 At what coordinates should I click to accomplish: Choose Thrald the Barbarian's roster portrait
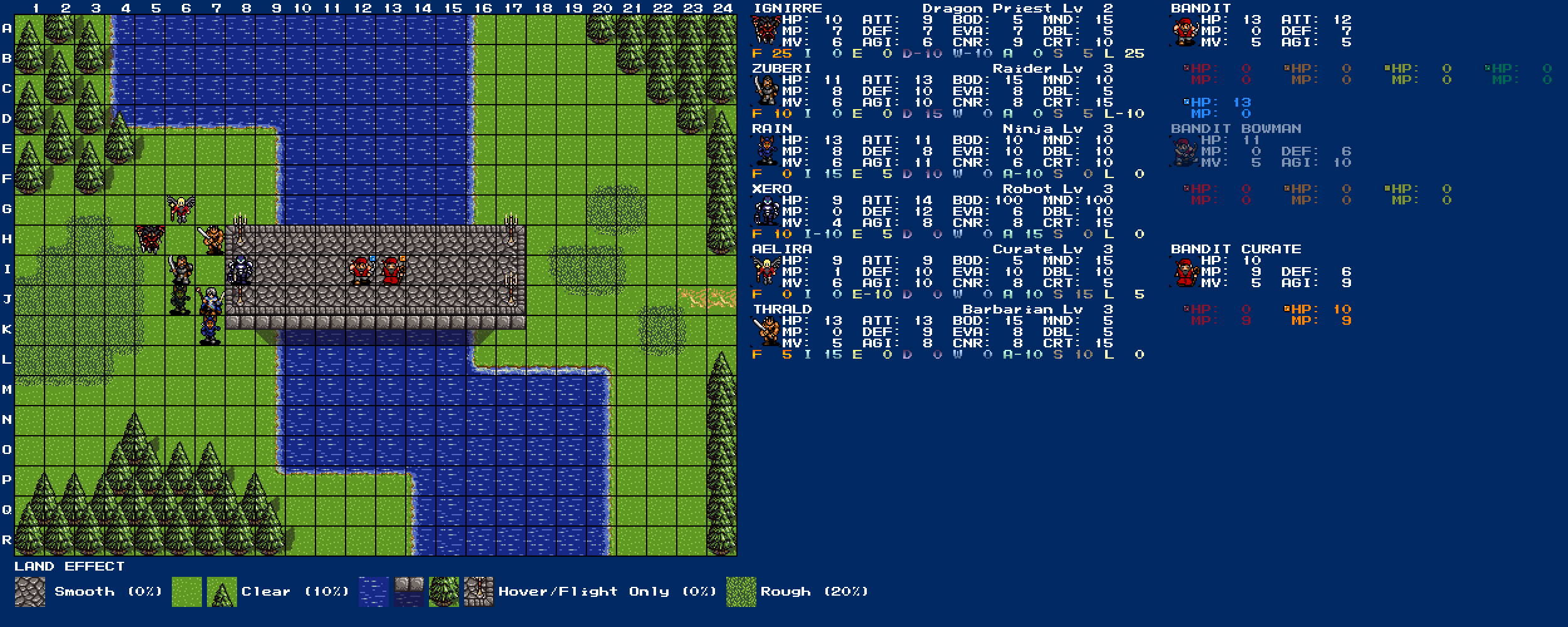pyautogui.click(x=766, y=332)
